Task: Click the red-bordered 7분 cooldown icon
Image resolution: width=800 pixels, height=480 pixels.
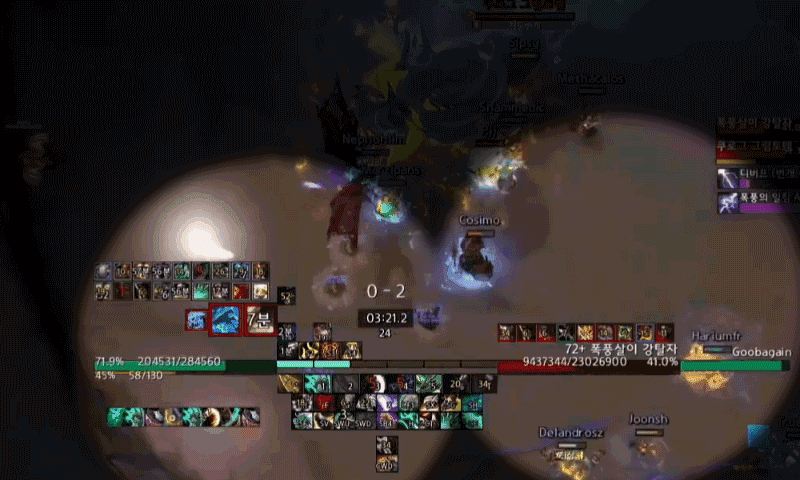Action: (x=260, y=321)
